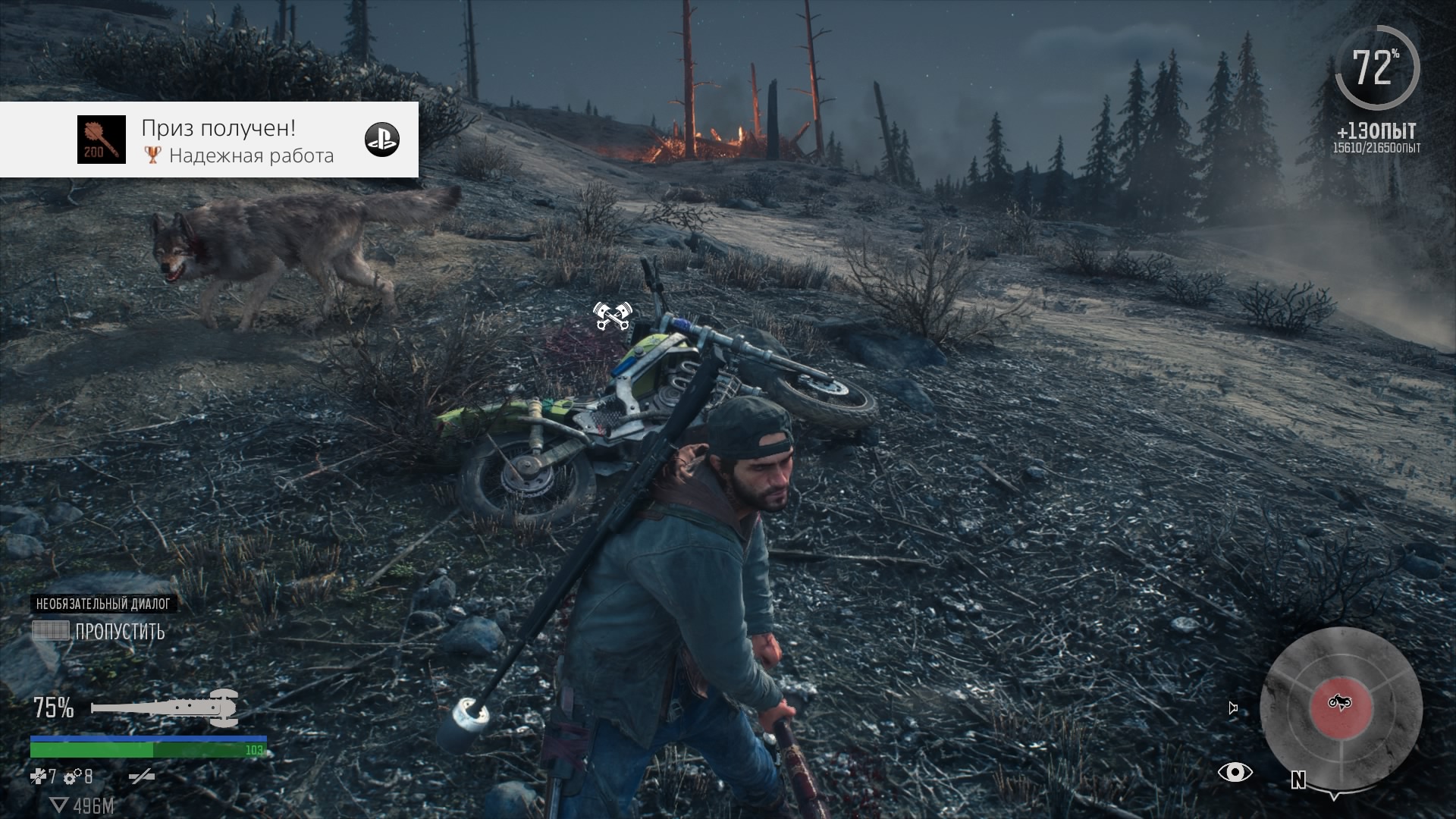This screenshot has height=819, width=1456.
Task: Select the equipped melee weapon icon
Action: 165,708
